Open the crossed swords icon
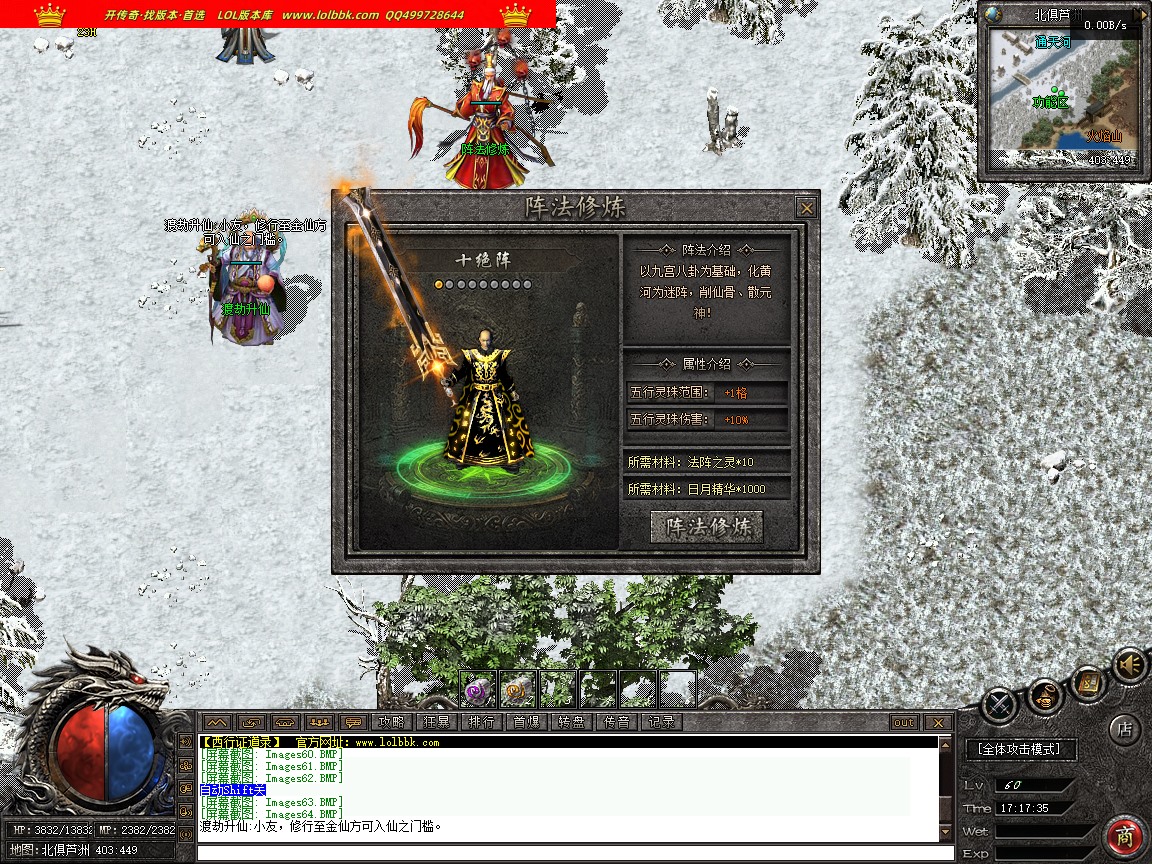Image resolution: width=1152 pixels, height=864 pixels. pyautogui.click(x=999, y=705)
